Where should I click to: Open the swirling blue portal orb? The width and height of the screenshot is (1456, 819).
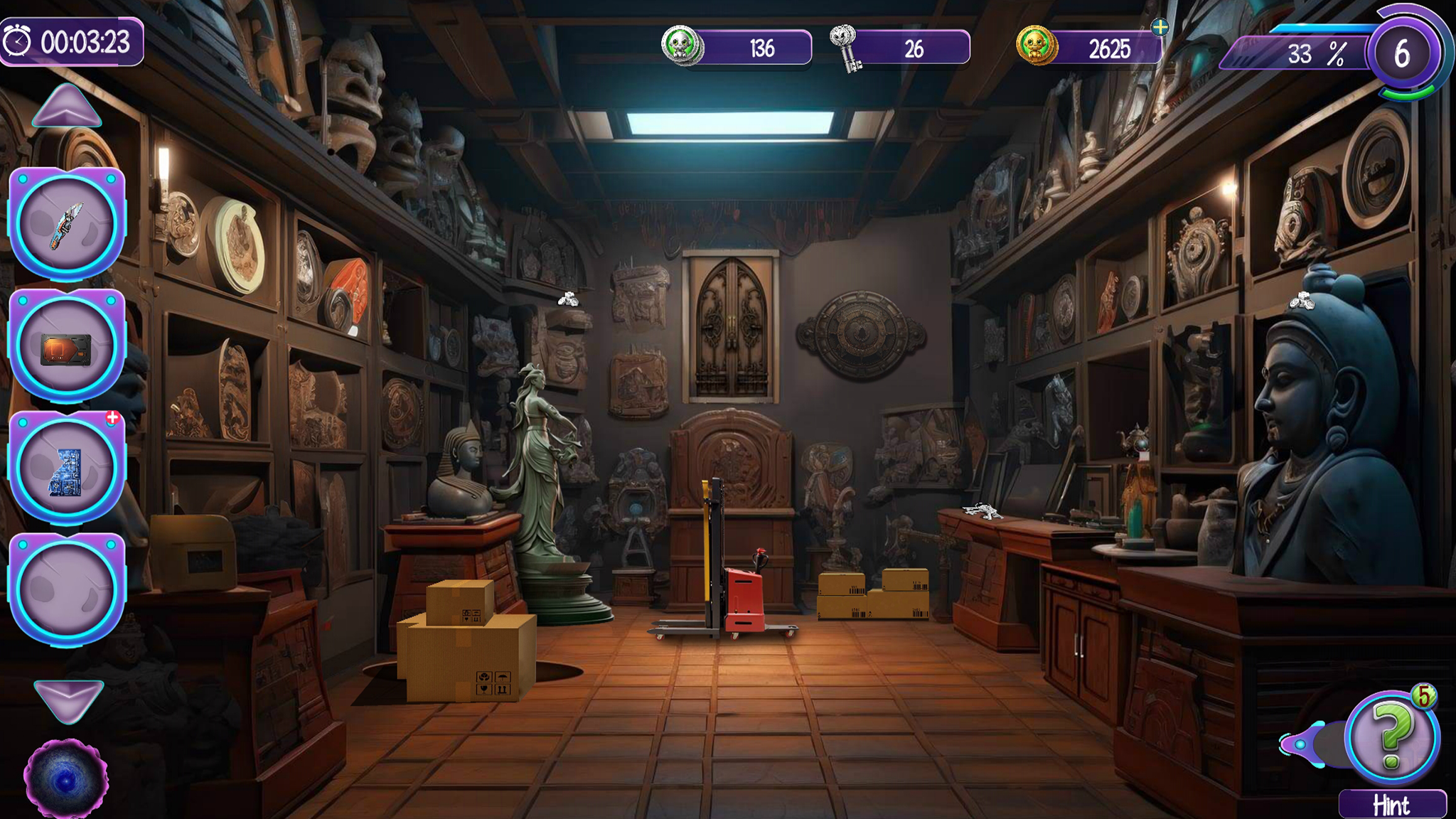click(x=66, y=780)
